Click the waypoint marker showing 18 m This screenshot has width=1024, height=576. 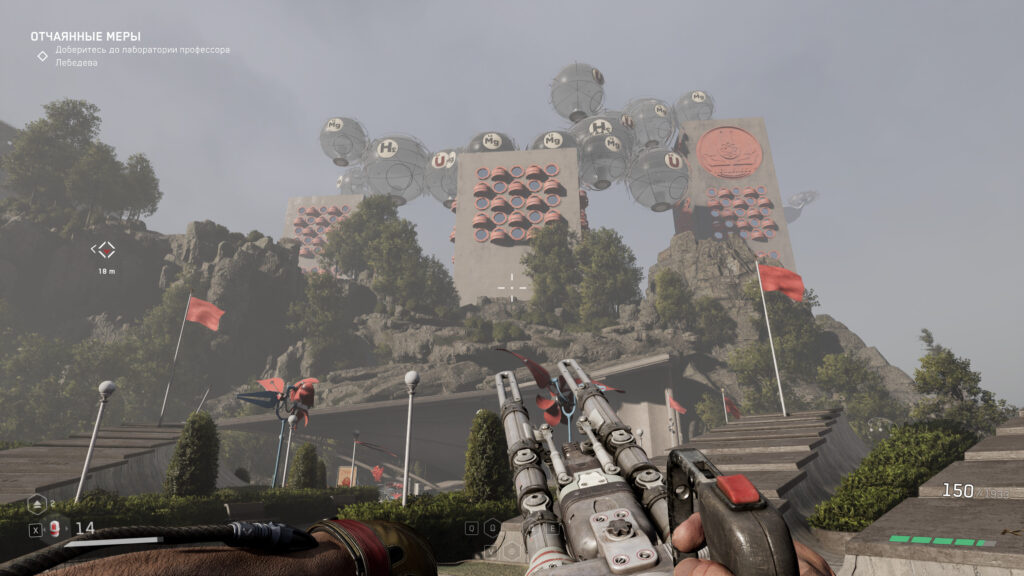pos(104,250)
